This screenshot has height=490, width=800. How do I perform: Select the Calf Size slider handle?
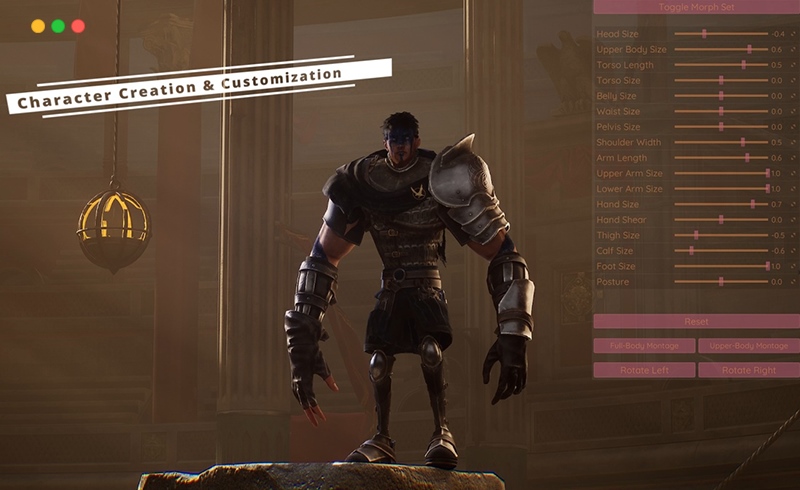coord(692,251)
